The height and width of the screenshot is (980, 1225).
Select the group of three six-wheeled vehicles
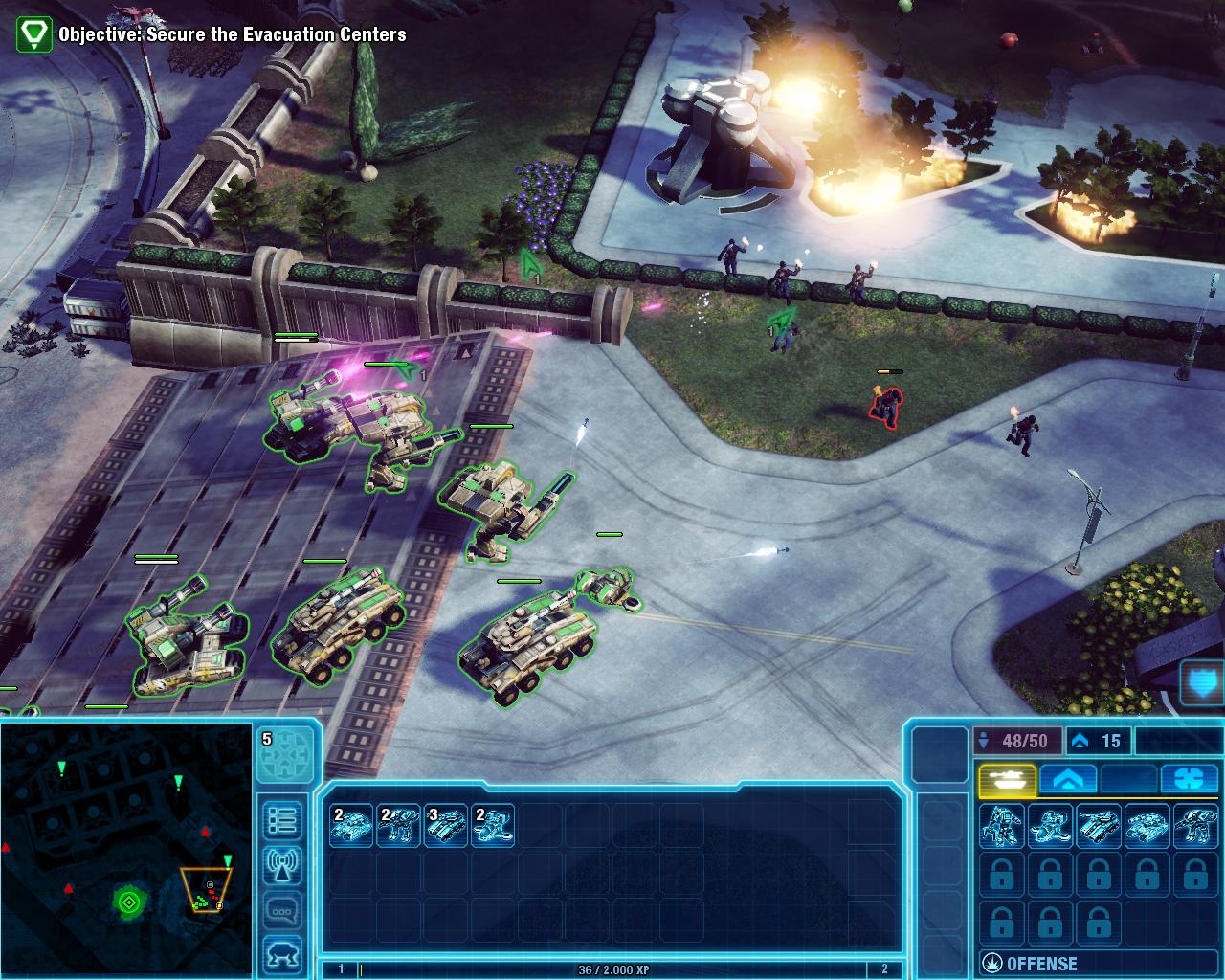coord(446,825)
